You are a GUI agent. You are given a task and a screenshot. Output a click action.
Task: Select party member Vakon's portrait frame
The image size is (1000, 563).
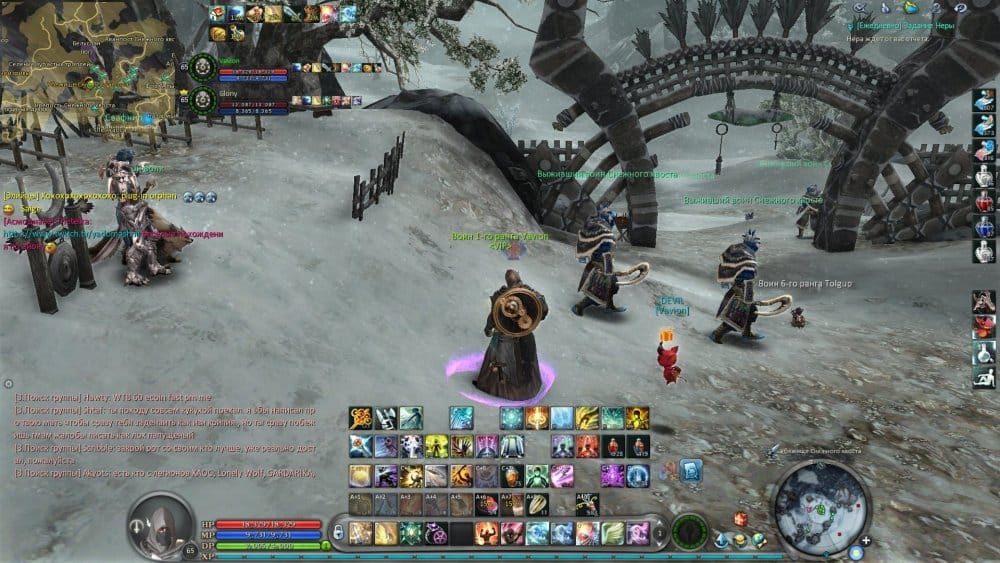(x=203, y=66)
